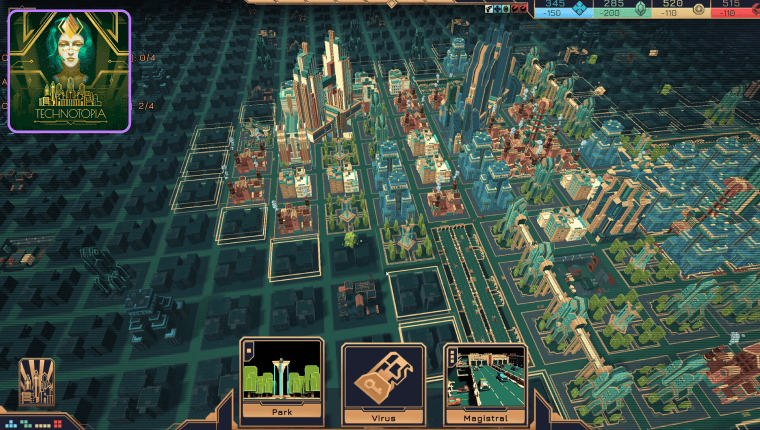Open the city skyline card deck
Viewport: 760px width, 430px height.
37,381
